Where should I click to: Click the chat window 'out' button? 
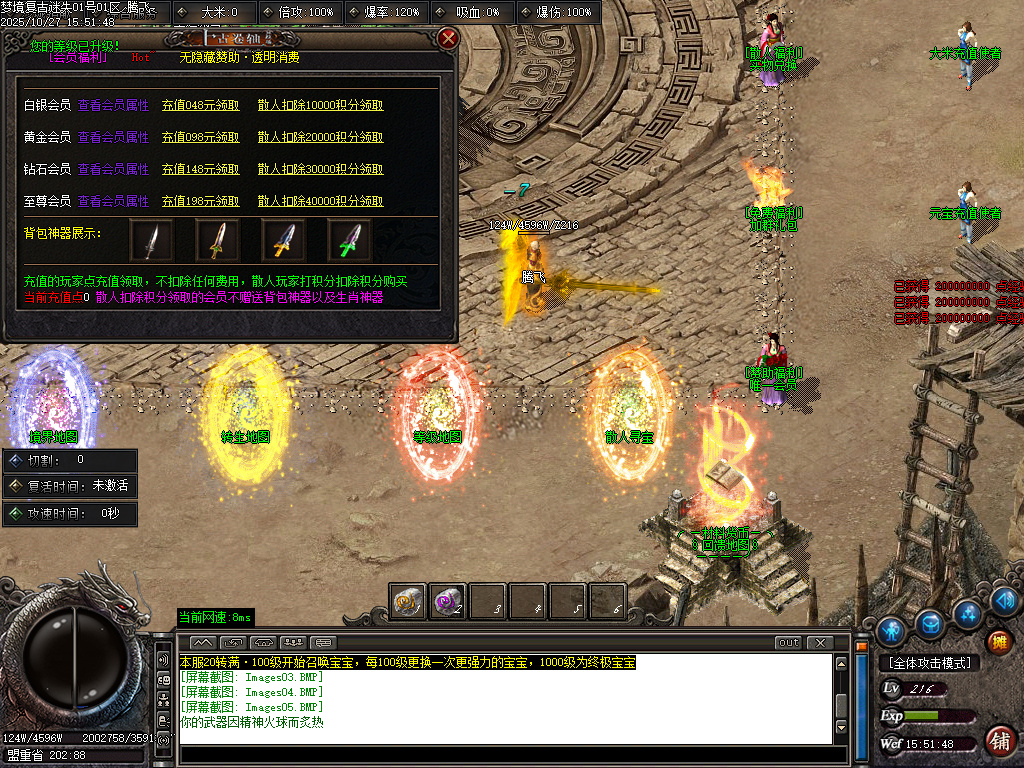tap(789, 642)
